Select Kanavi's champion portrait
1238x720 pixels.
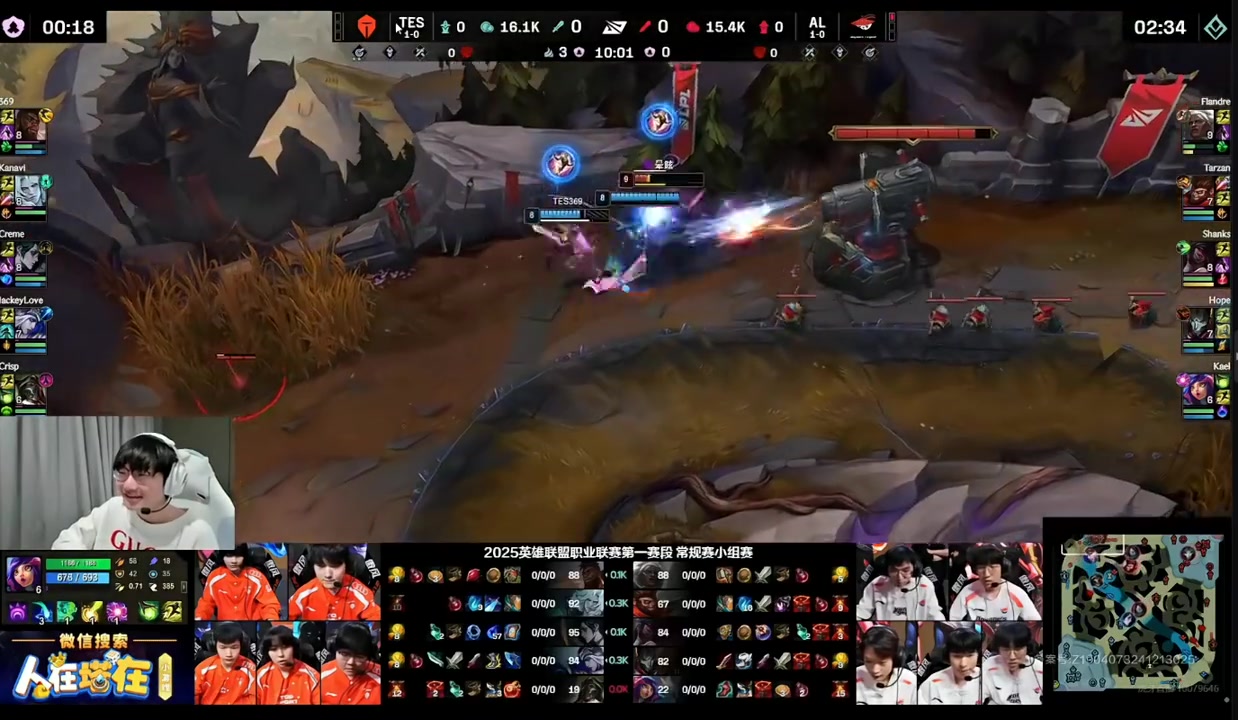[30, 192]
